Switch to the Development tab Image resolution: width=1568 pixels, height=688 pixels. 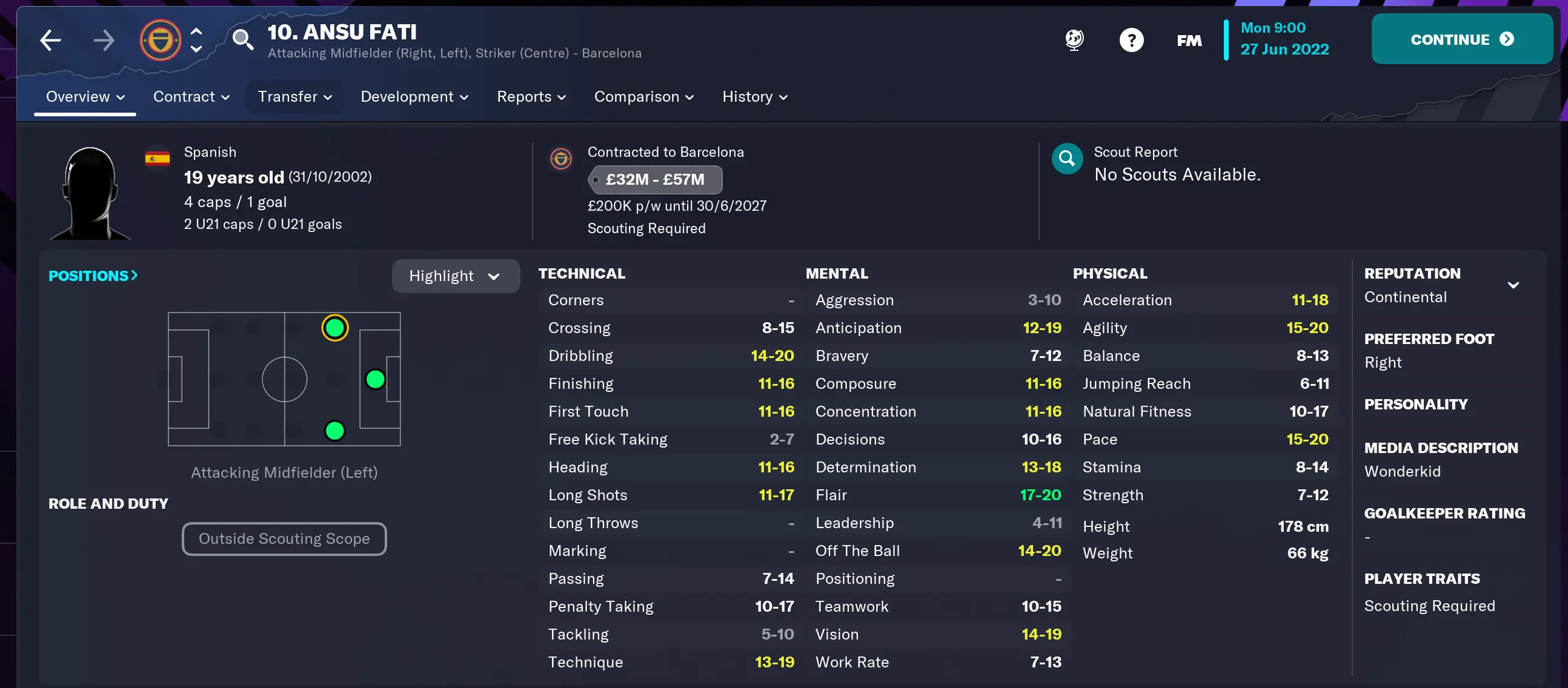coord(414,96)
